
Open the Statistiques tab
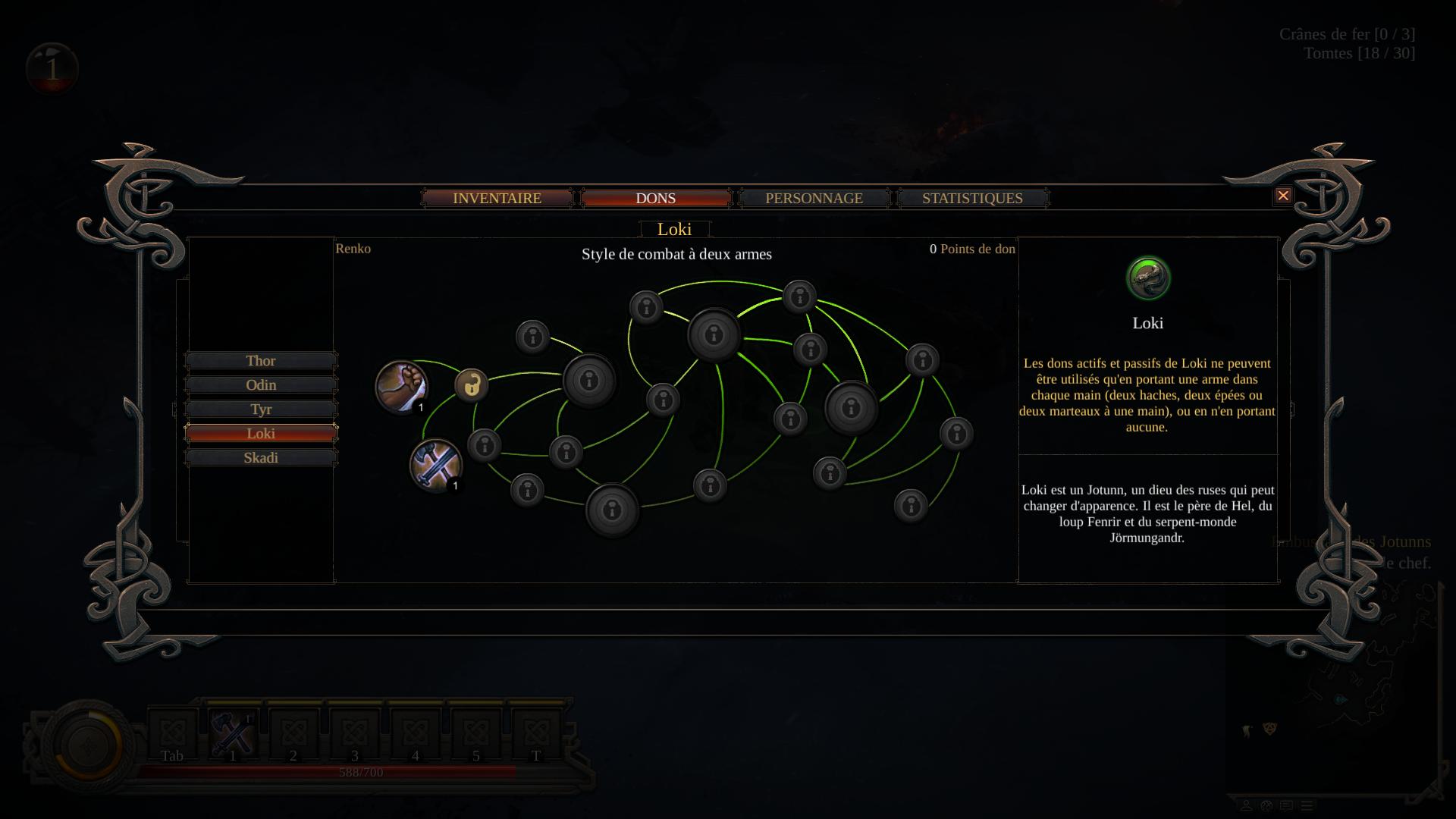(x=972, y=198)
